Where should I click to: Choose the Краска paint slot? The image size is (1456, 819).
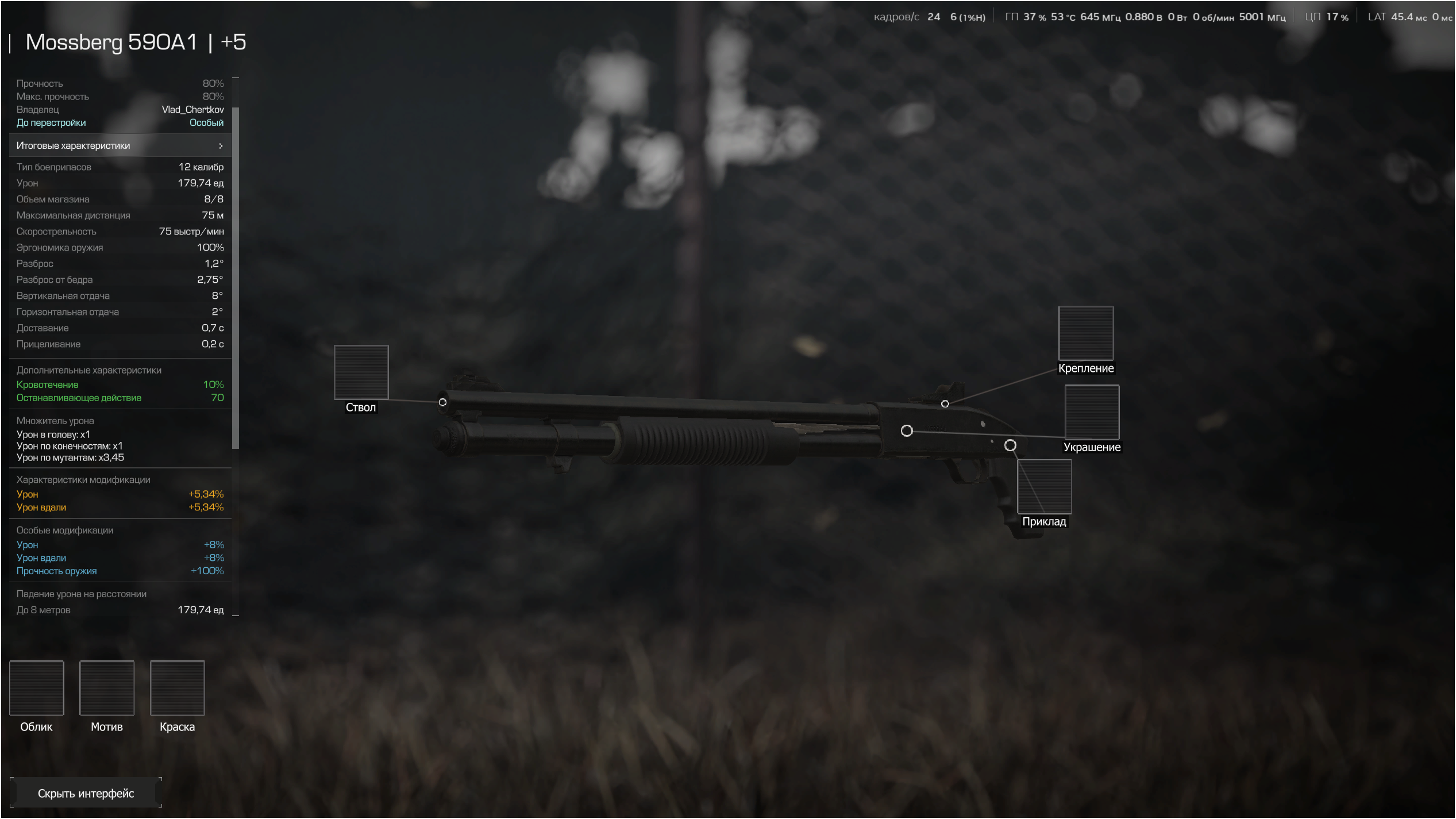point(177,688)
